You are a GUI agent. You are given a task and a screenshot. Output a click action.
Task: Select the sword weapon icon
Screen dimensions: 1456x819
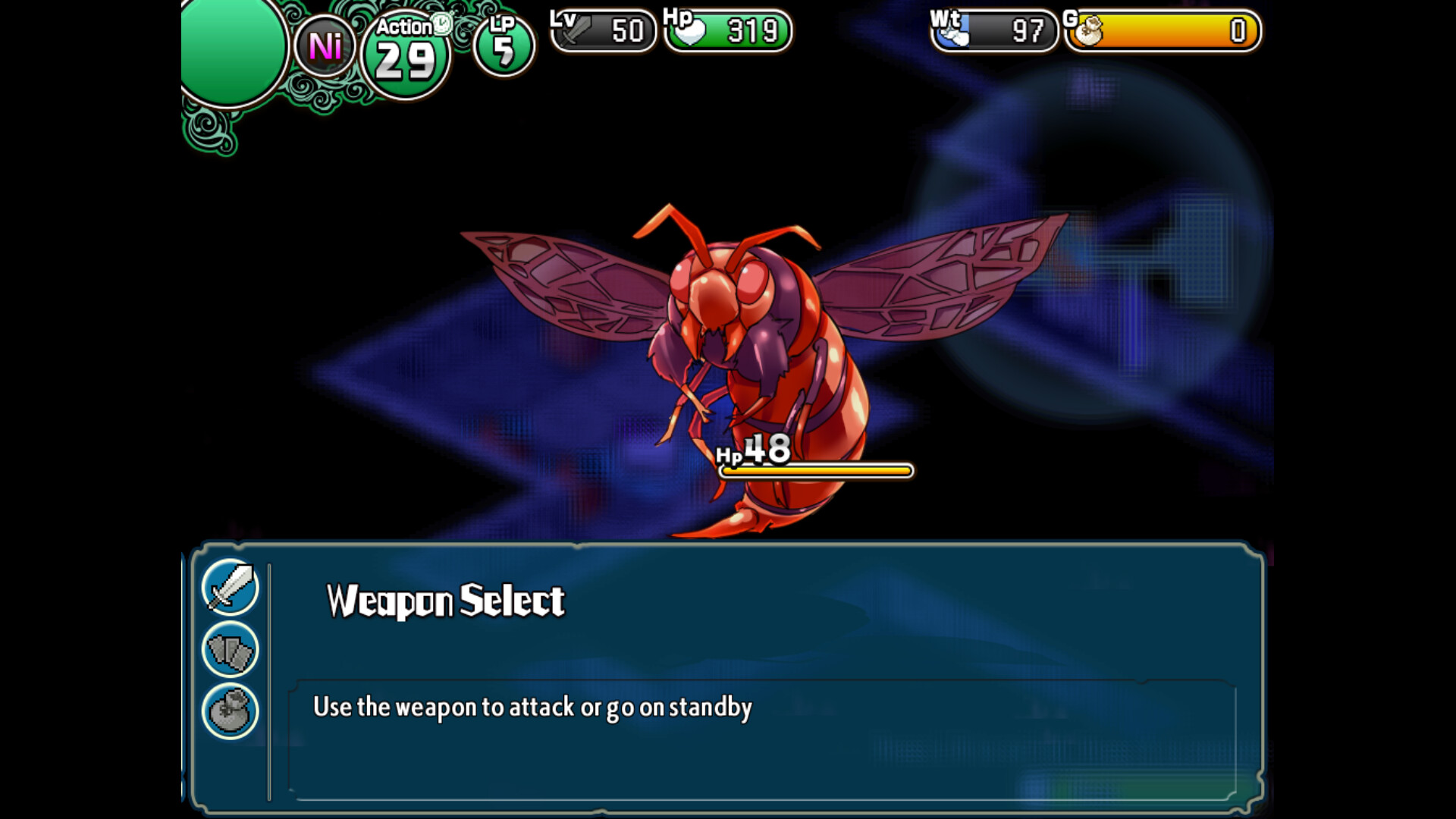[x=231, y=588]
